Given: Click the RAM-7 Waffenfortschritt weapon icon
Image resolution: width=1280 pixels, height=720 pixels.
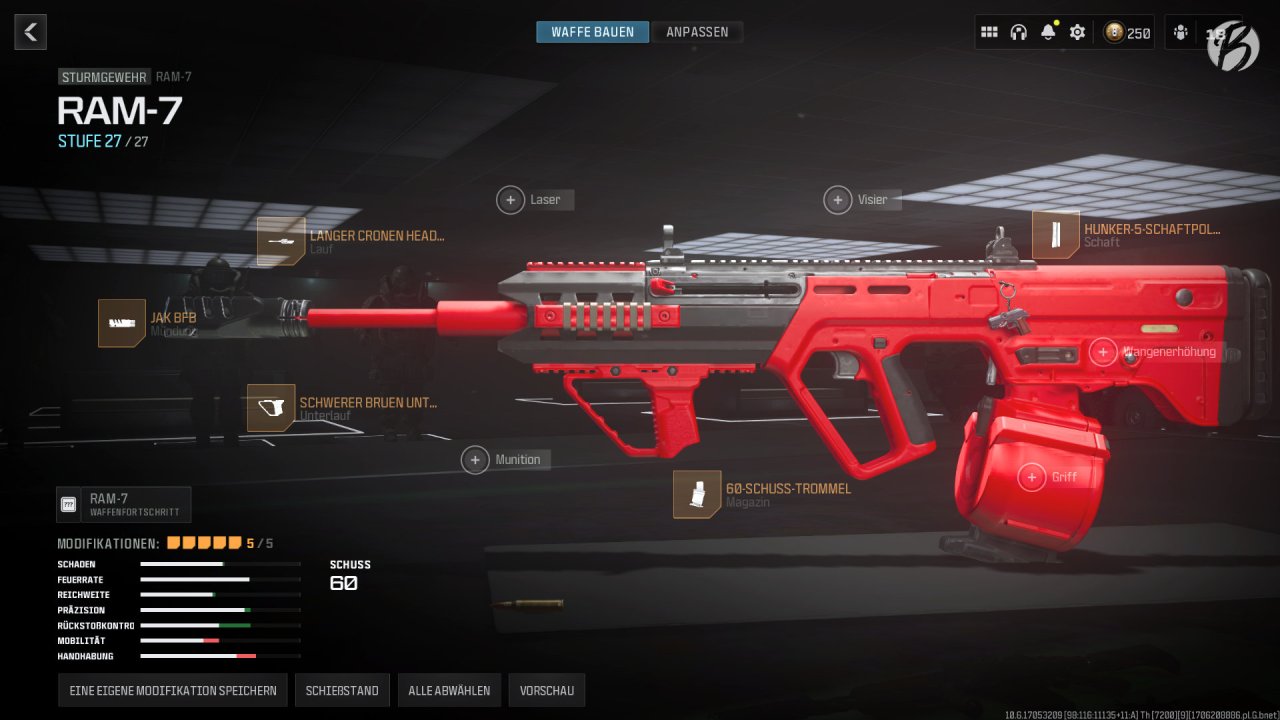Looking at the screenshot, I should pos(70,505).
